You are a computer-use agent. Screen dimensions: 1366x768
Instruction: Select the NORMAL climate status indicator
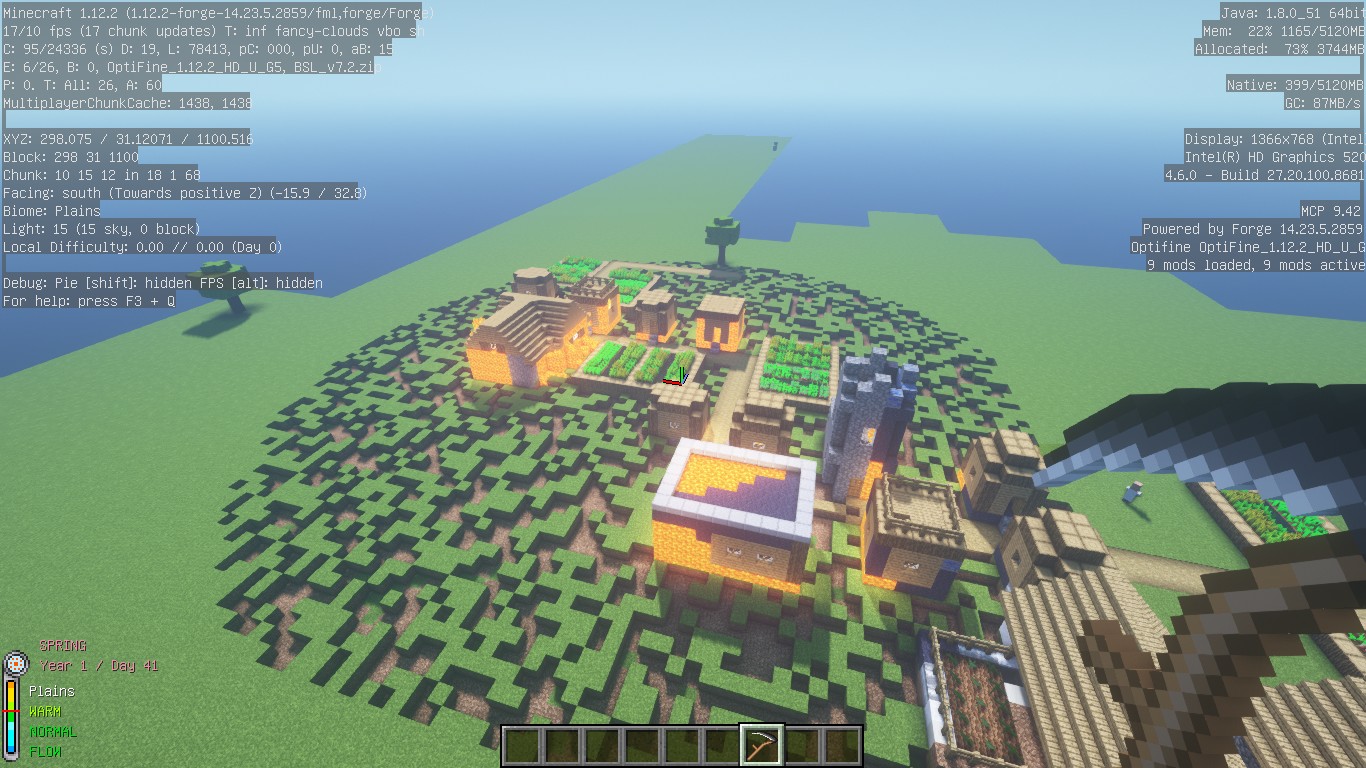click(x=53, y=731)
